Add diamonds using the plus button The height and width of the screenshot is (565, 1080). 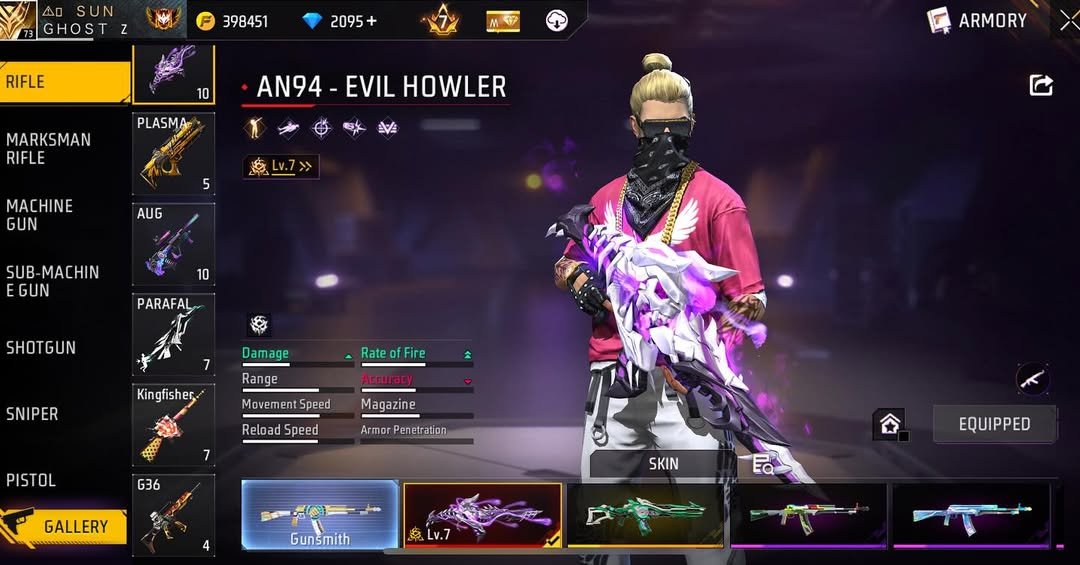371,21
